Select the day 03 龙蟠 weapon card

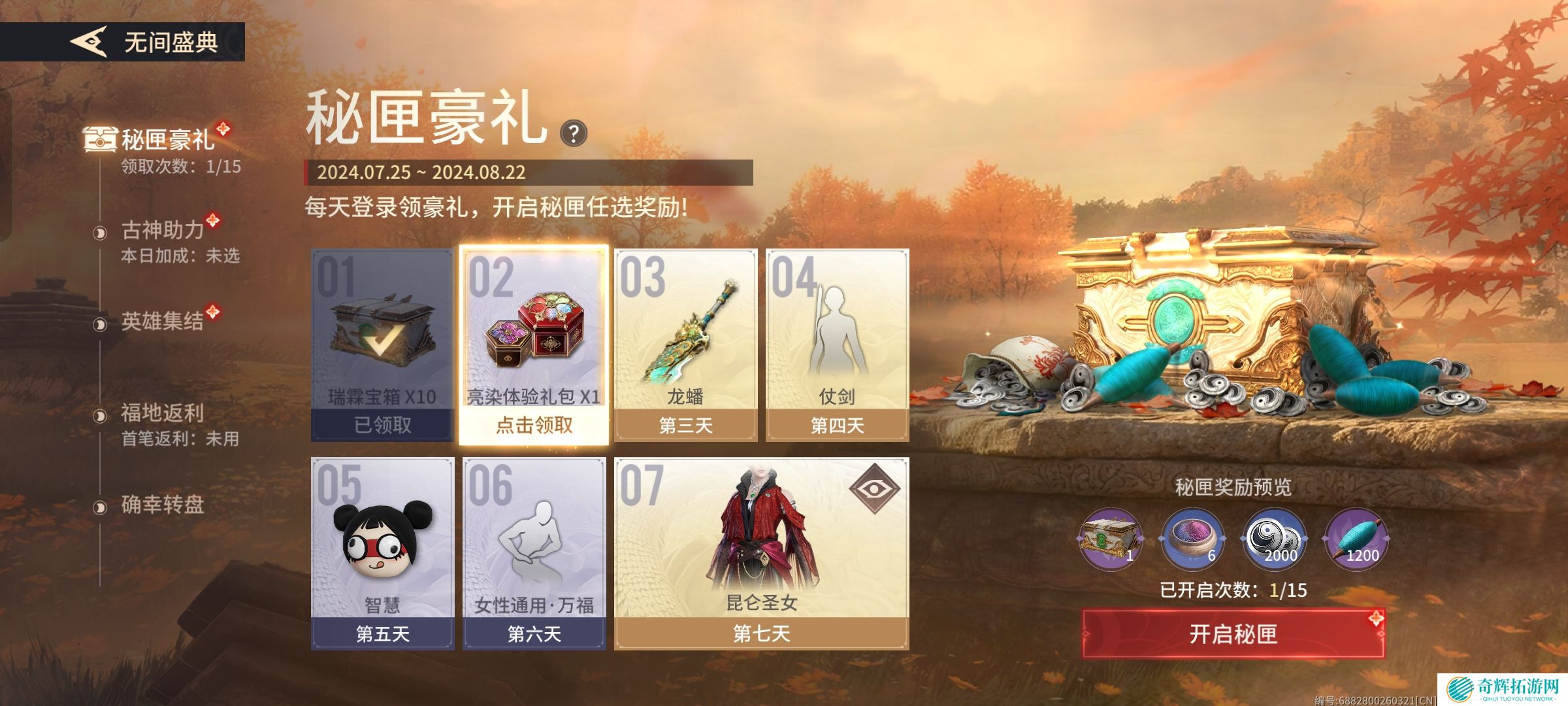(x=685, y=345)
